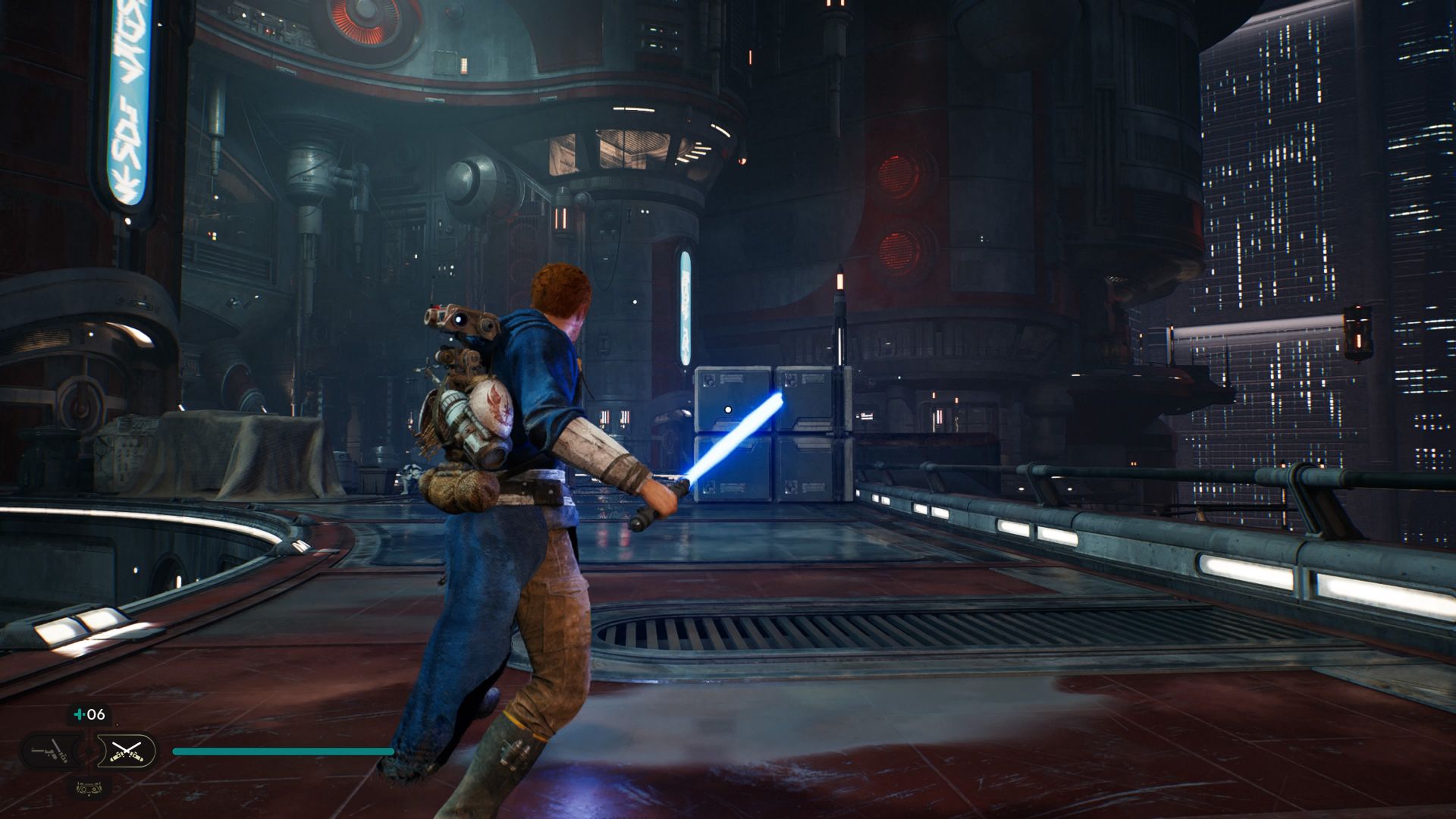Toggle the highlighted lightsaber stance slot

(x=127, y=751)
